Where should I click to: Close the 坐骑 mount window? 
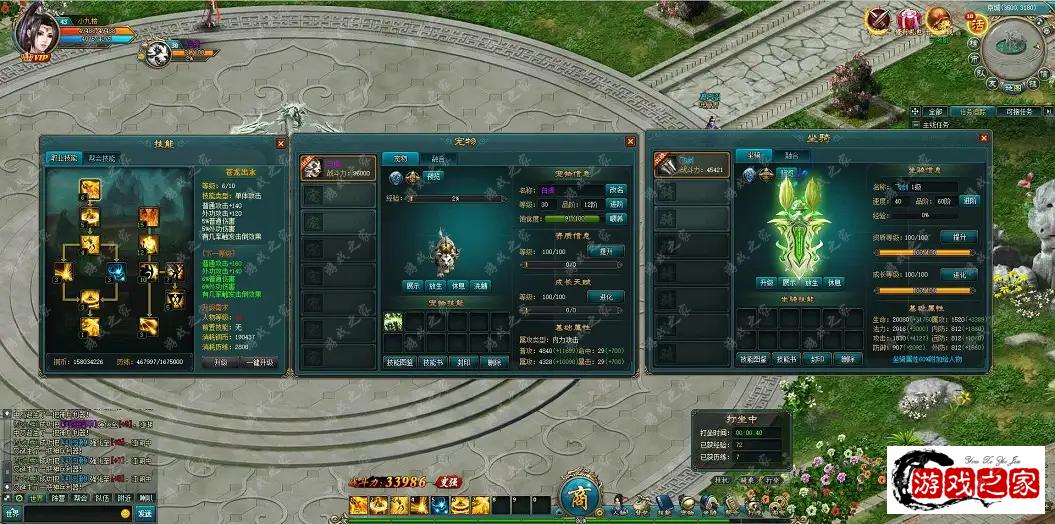[983, 138]
